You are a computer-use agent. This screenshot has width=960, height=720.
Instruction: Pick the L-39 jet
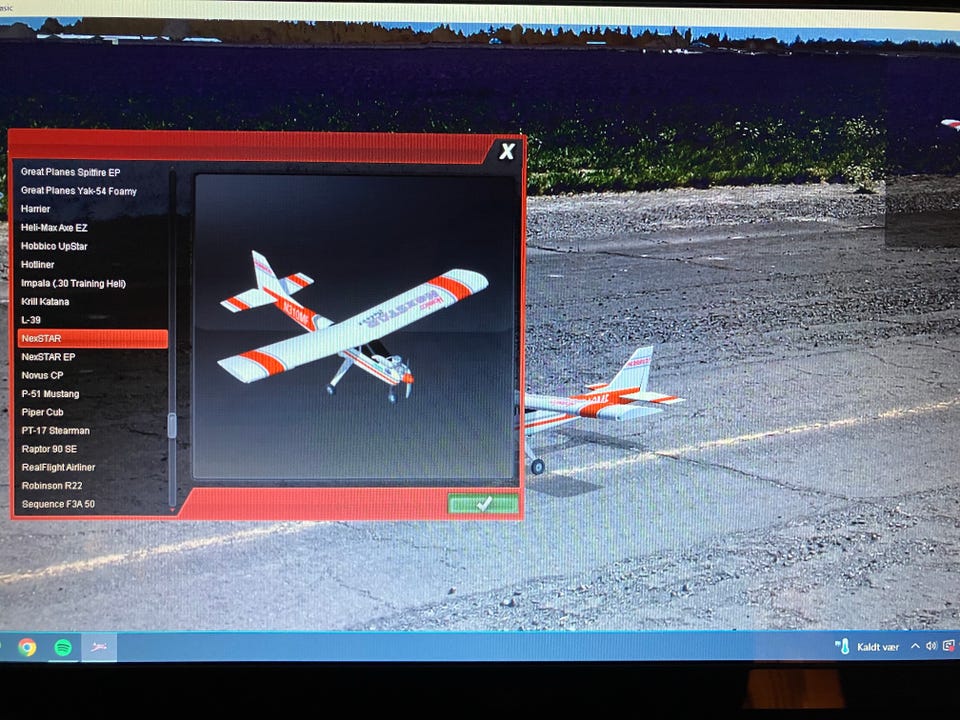point(31,320)
